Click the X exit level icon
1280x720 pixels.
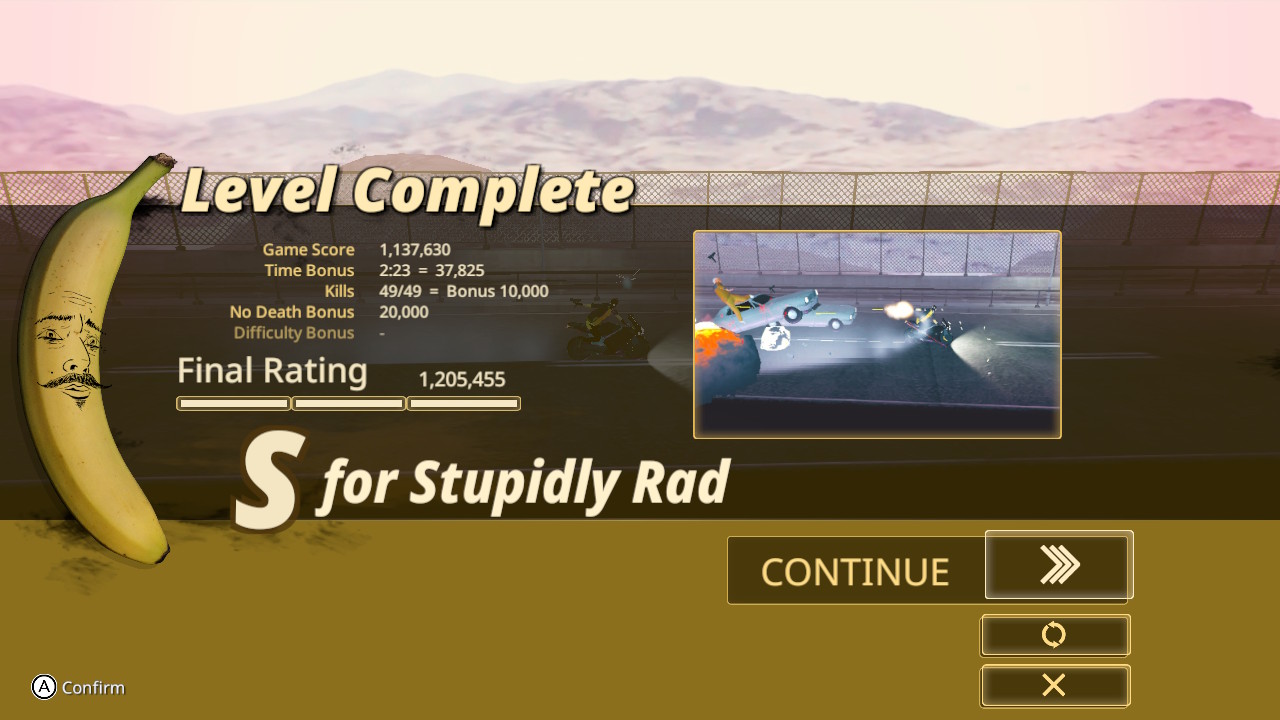[x=1054, y=686]
